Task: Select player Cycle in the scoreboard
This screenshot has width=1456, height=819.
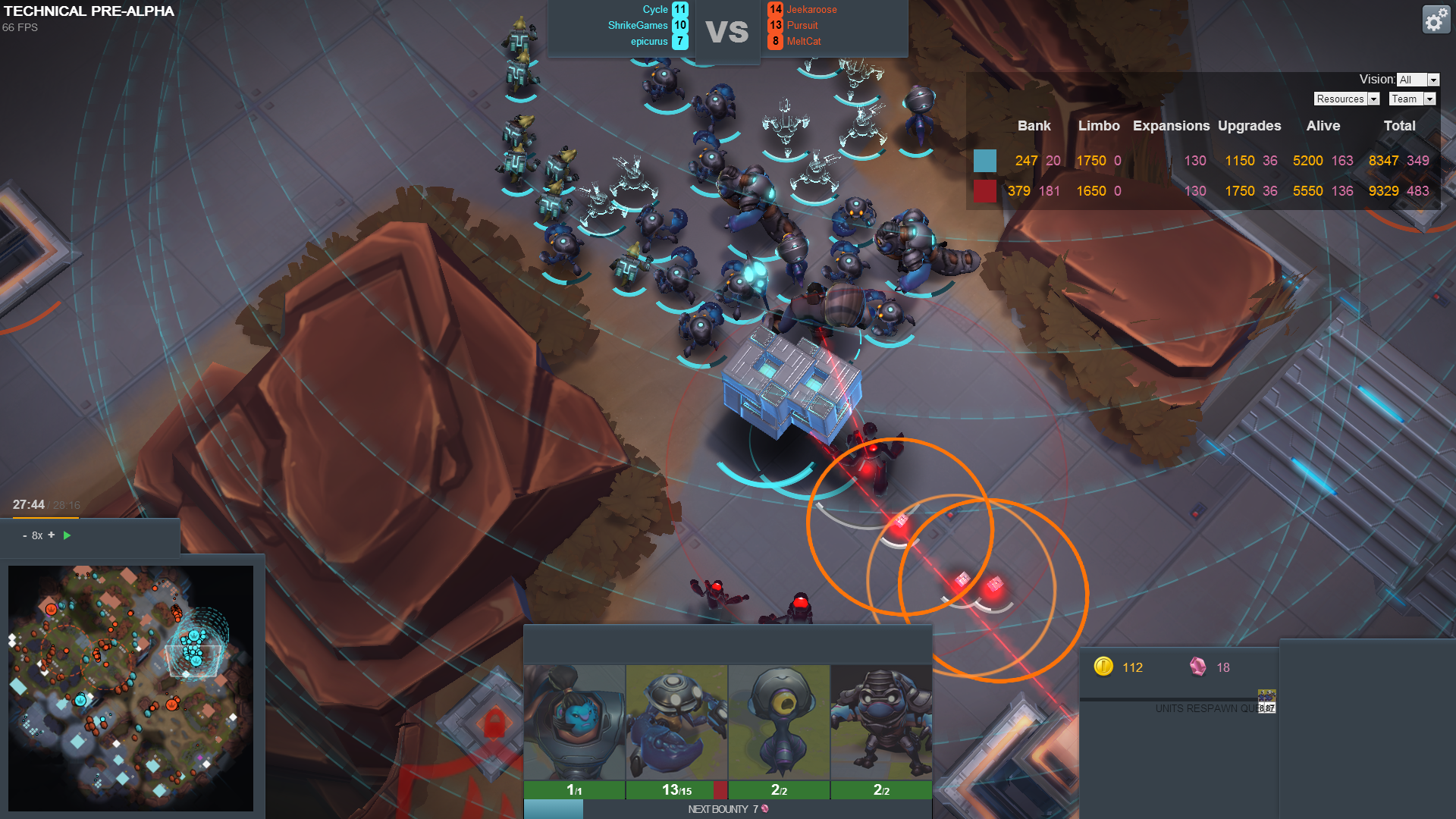Action: pyautogui.click(x=655, y=10)
